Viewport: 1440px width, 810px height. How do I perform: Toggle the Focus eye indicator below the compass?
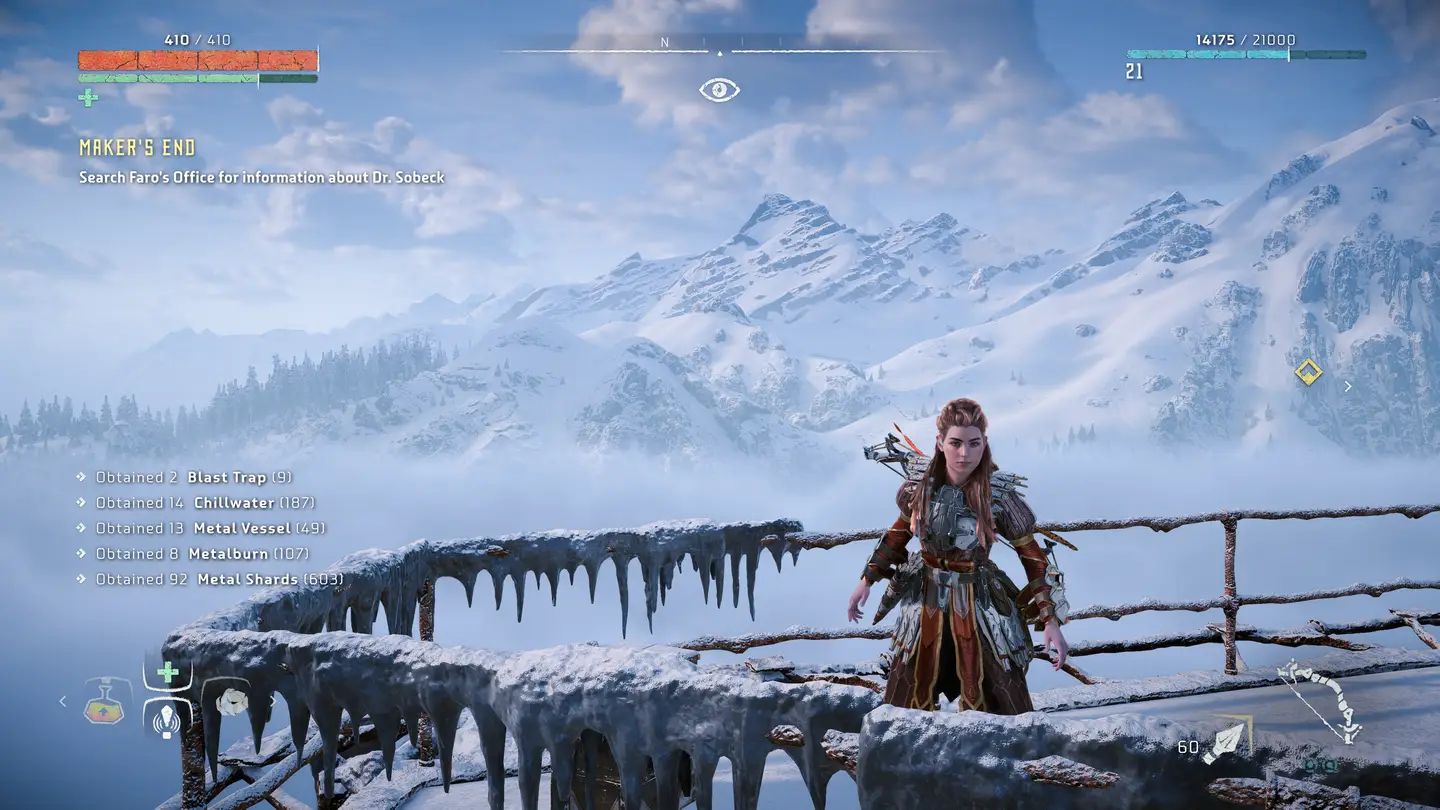(720, 89)
